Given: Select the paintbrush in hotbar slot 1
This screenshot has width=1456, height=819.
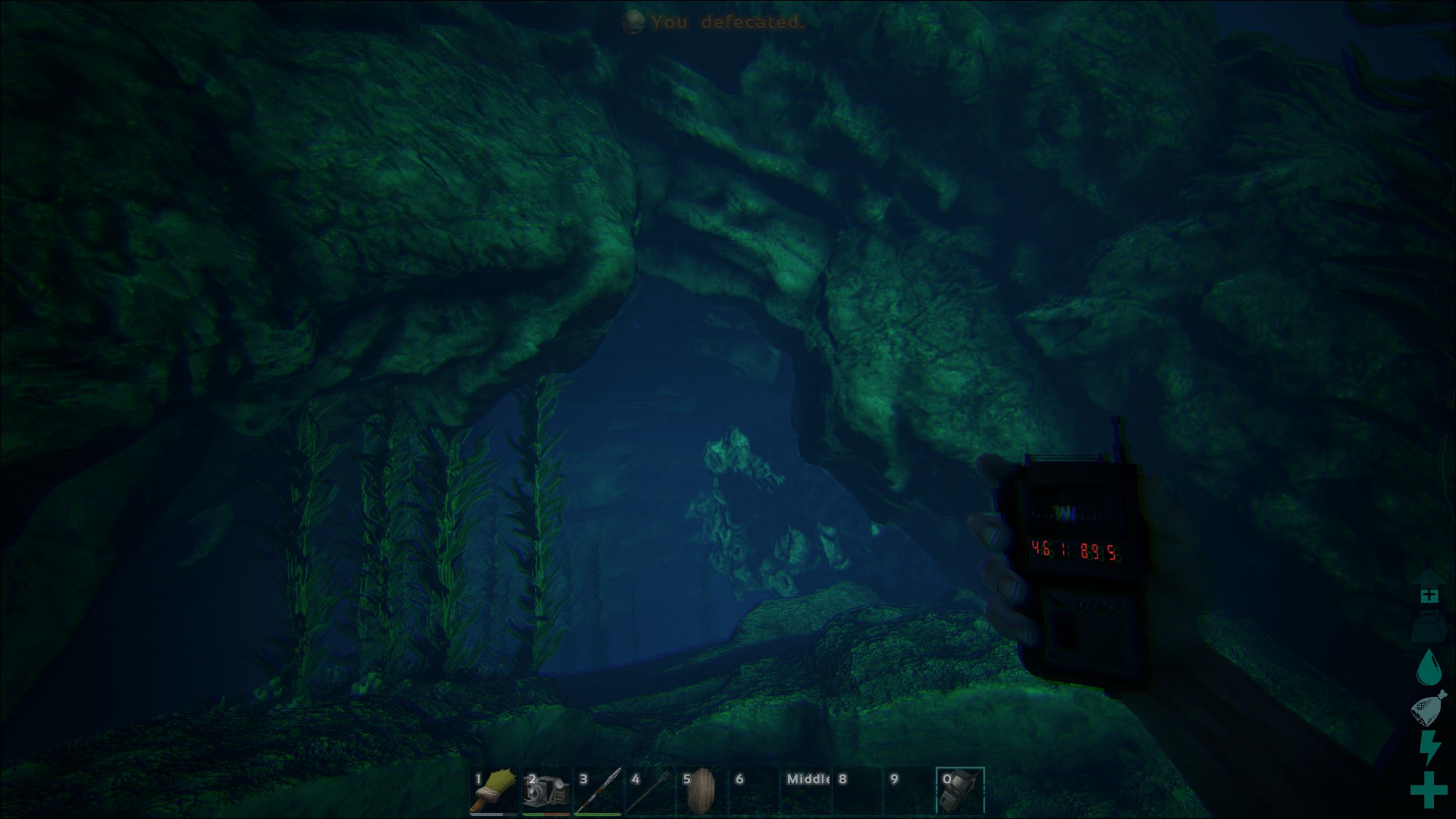Looking at the screenshot, I should click(x=494, y=791).
